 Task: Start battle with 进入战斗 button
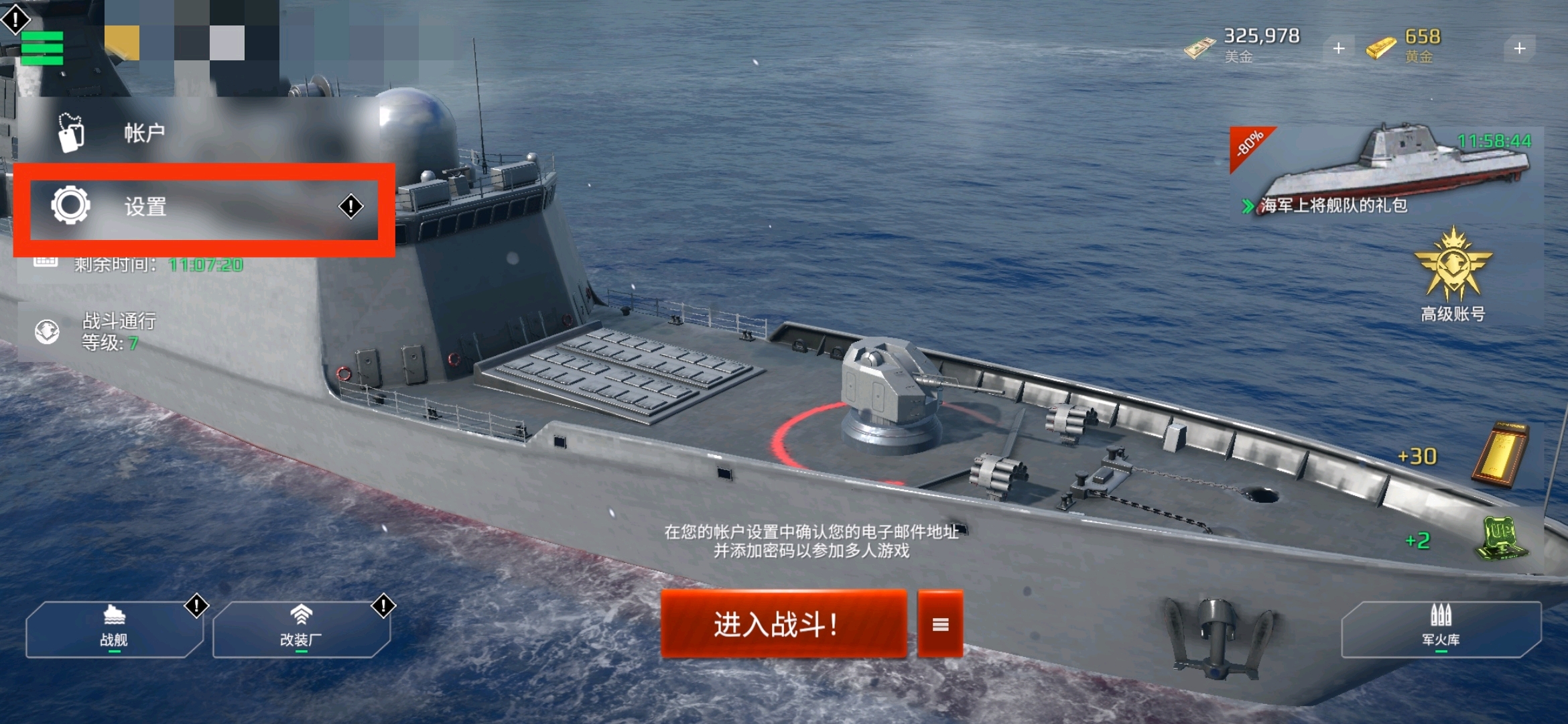click(783, 624)
